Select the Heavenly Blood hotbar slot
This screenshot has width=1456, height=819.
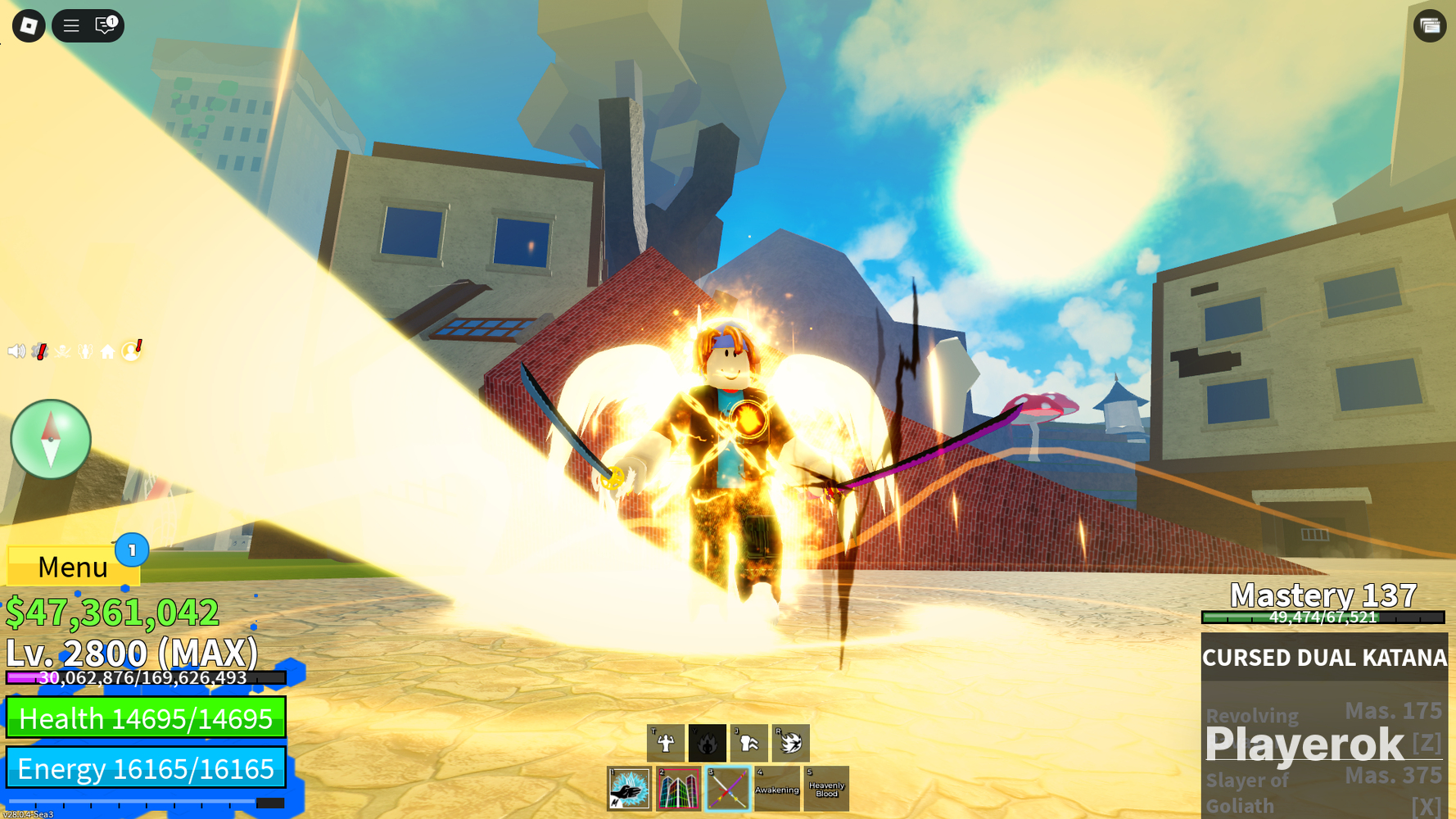pos(826,789)
